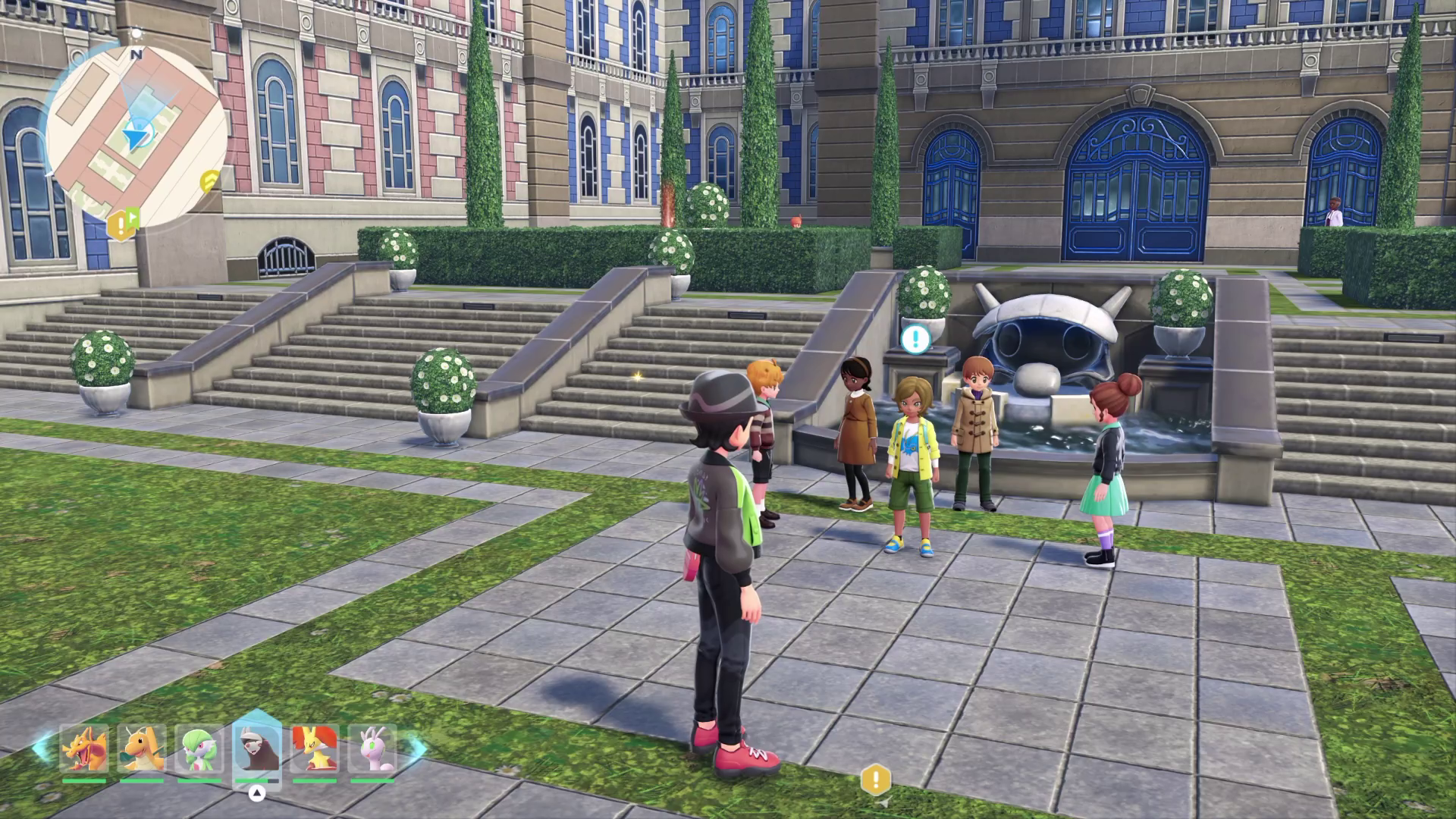Select the orange quest marker with green flag
This screenshot has height=819, width=1456.
(x=123, y=224)
